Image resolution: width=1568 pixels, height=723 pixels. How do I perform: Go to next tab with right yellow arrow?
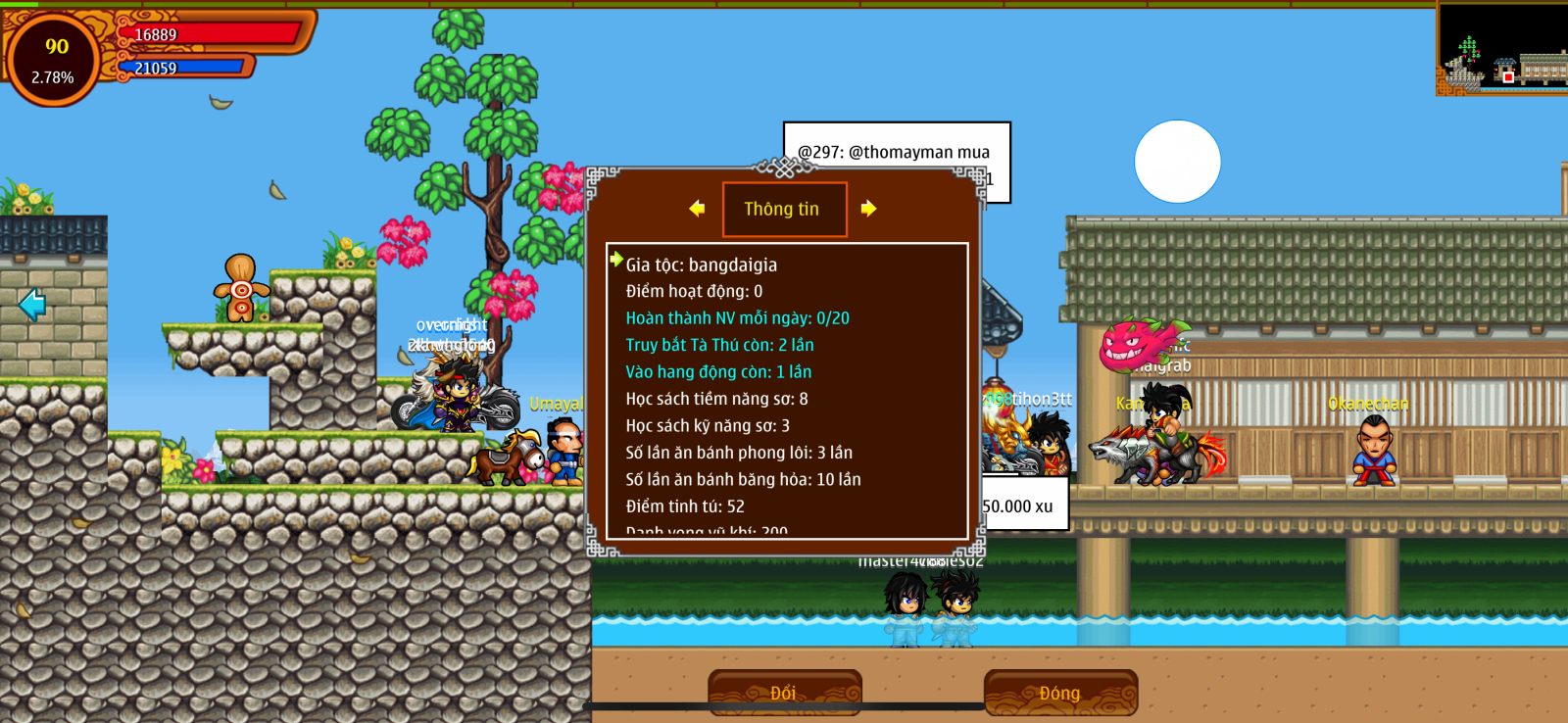tap(868, 209)
